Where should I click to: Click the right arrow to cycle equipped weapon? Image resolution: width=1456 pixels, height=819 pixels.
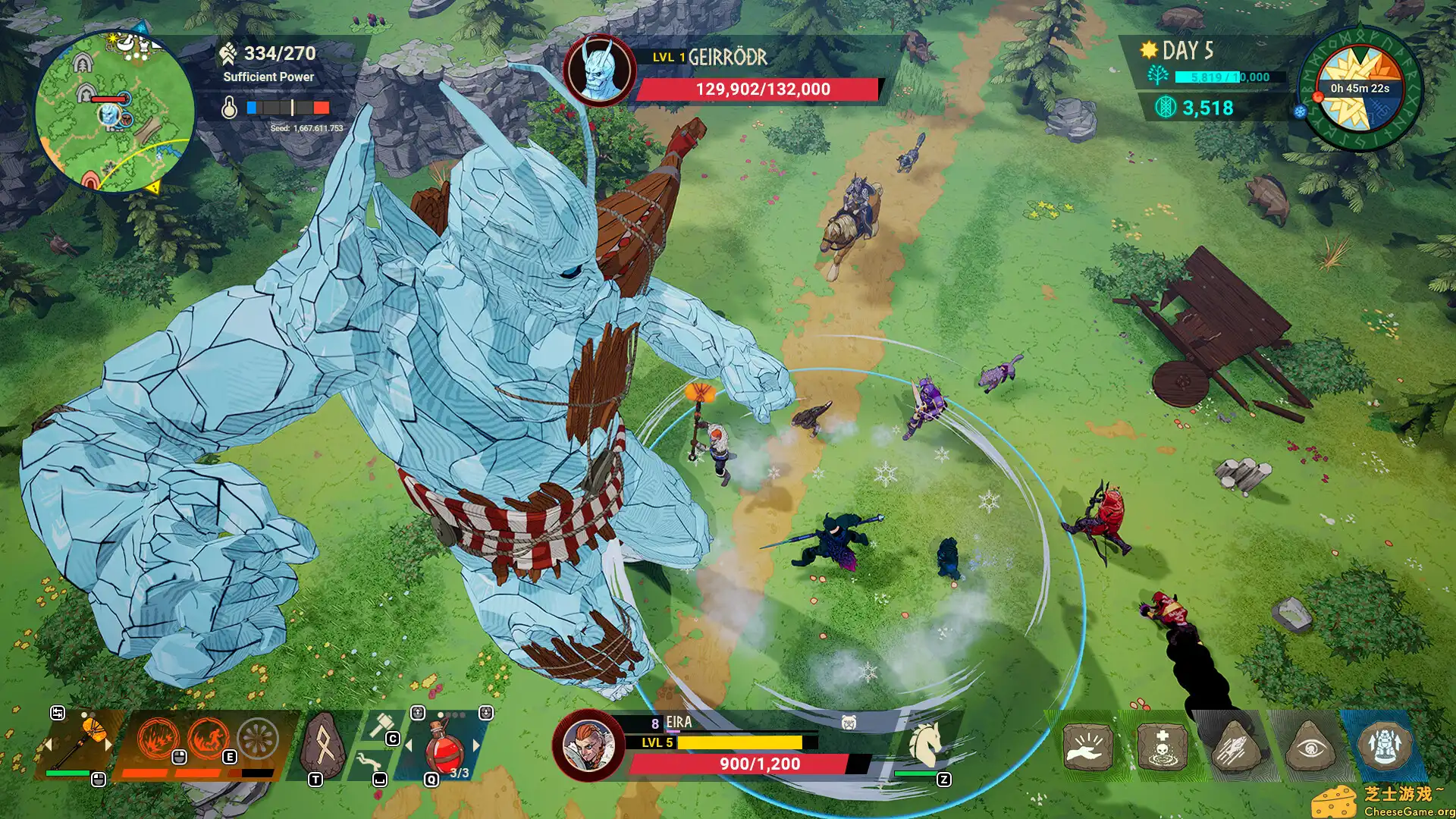108,745
